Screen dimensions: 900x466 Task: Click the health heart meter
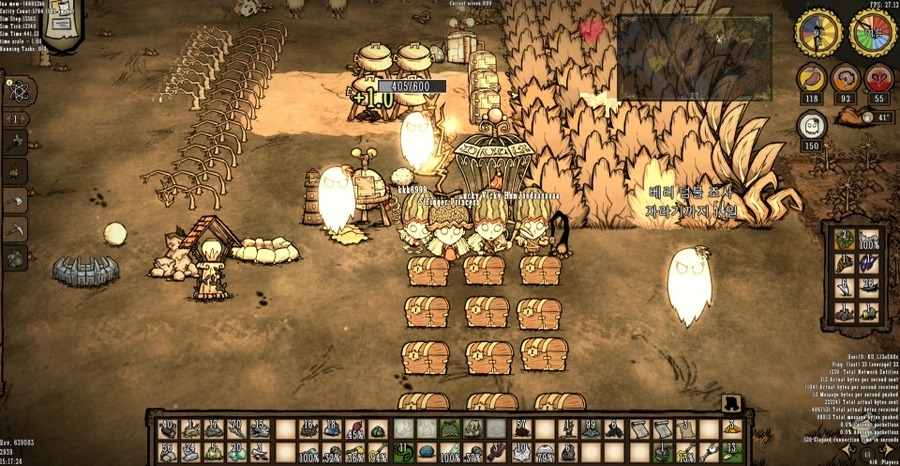click(x=879, y=78)
